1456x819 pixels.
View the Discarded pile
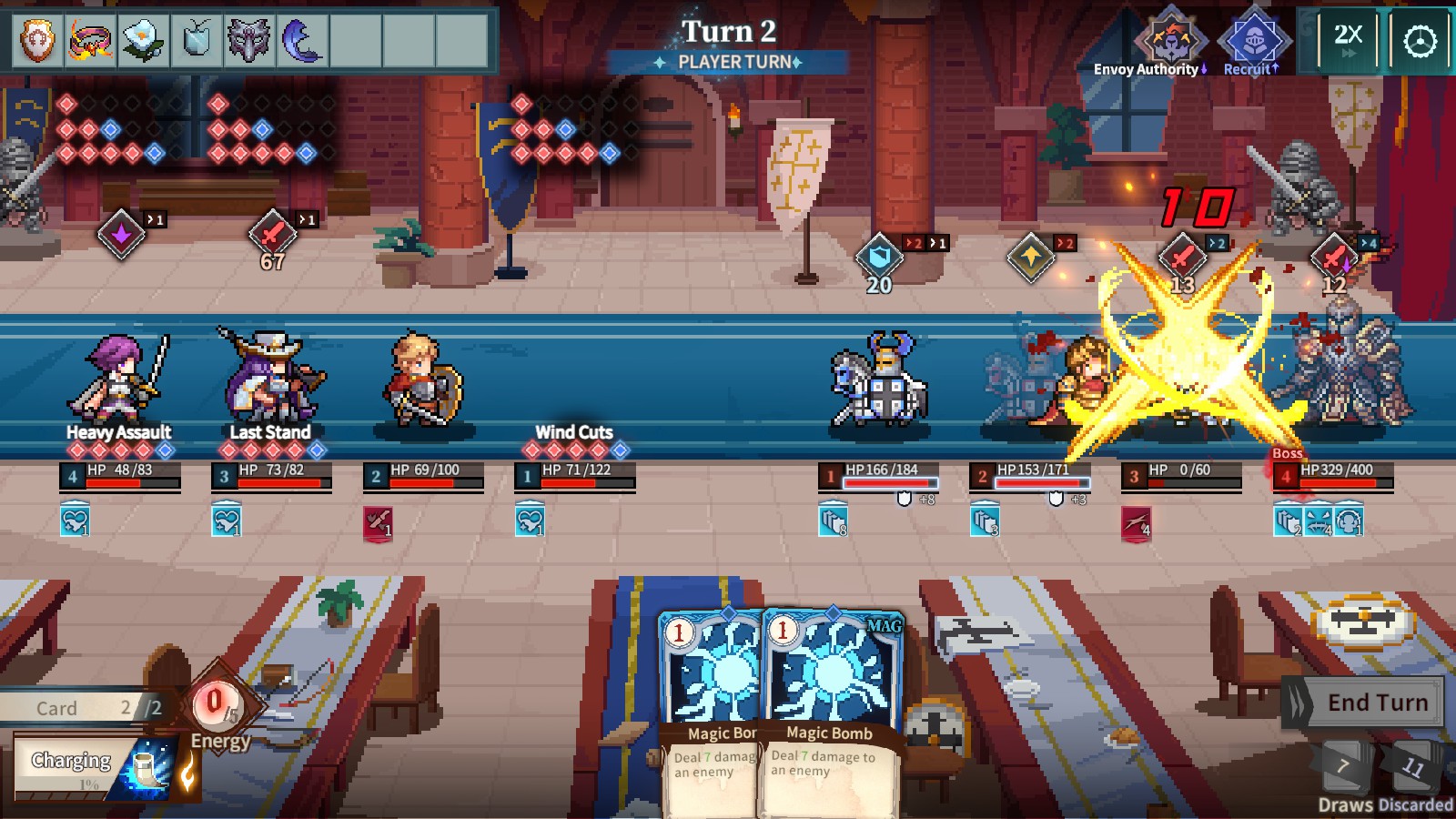point(1412,767)
